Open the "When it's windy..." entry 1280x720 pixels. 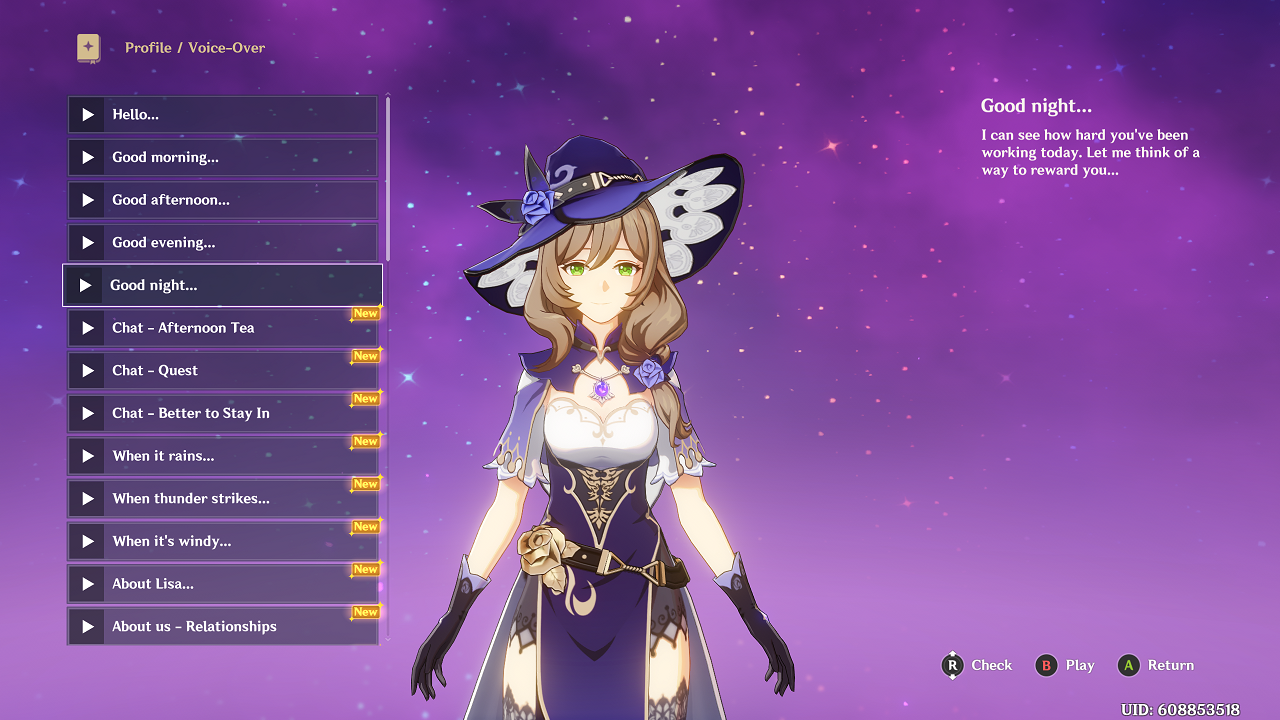pos(222,541)
